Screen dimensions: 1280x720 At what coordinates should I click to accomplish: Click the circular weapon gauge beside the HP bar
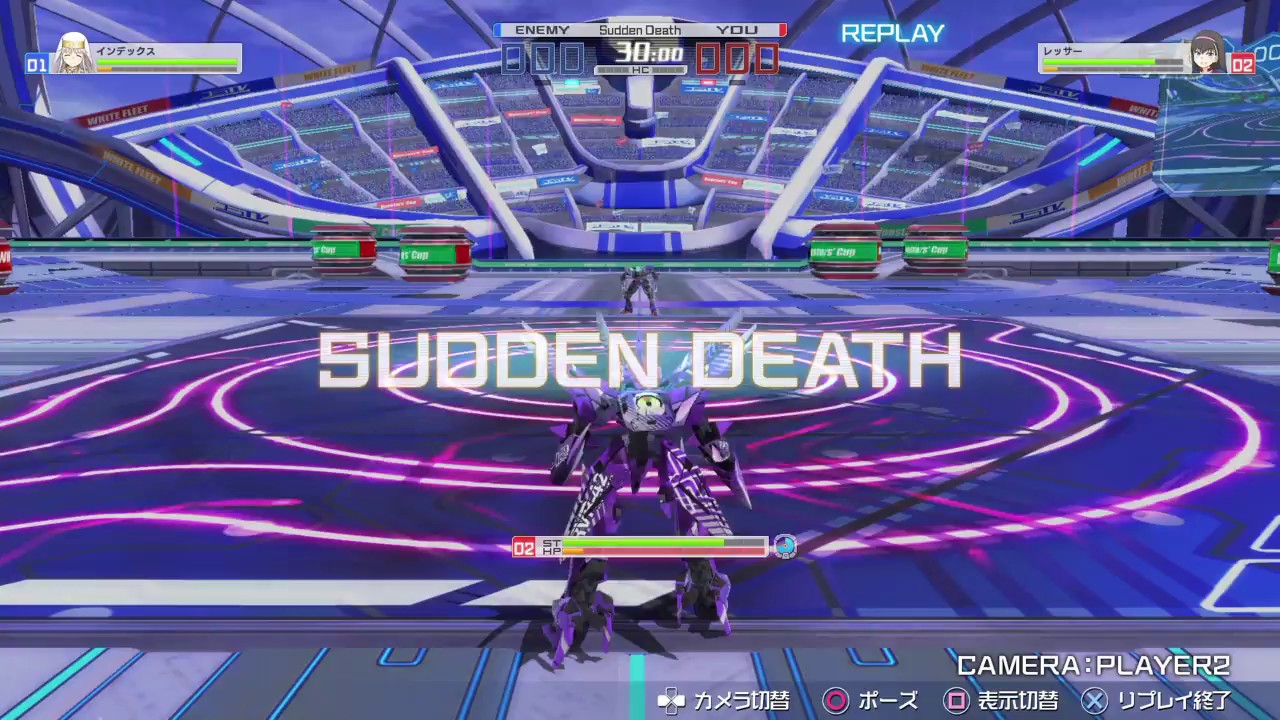(788, 546)
